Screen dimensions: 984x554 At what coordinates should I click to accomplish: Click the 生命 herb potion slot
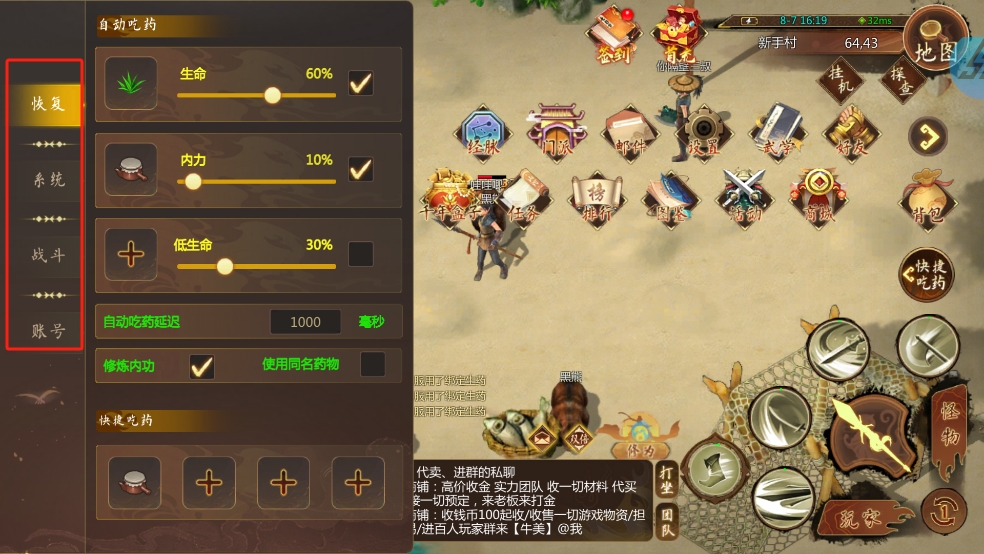tap(131, 83)
